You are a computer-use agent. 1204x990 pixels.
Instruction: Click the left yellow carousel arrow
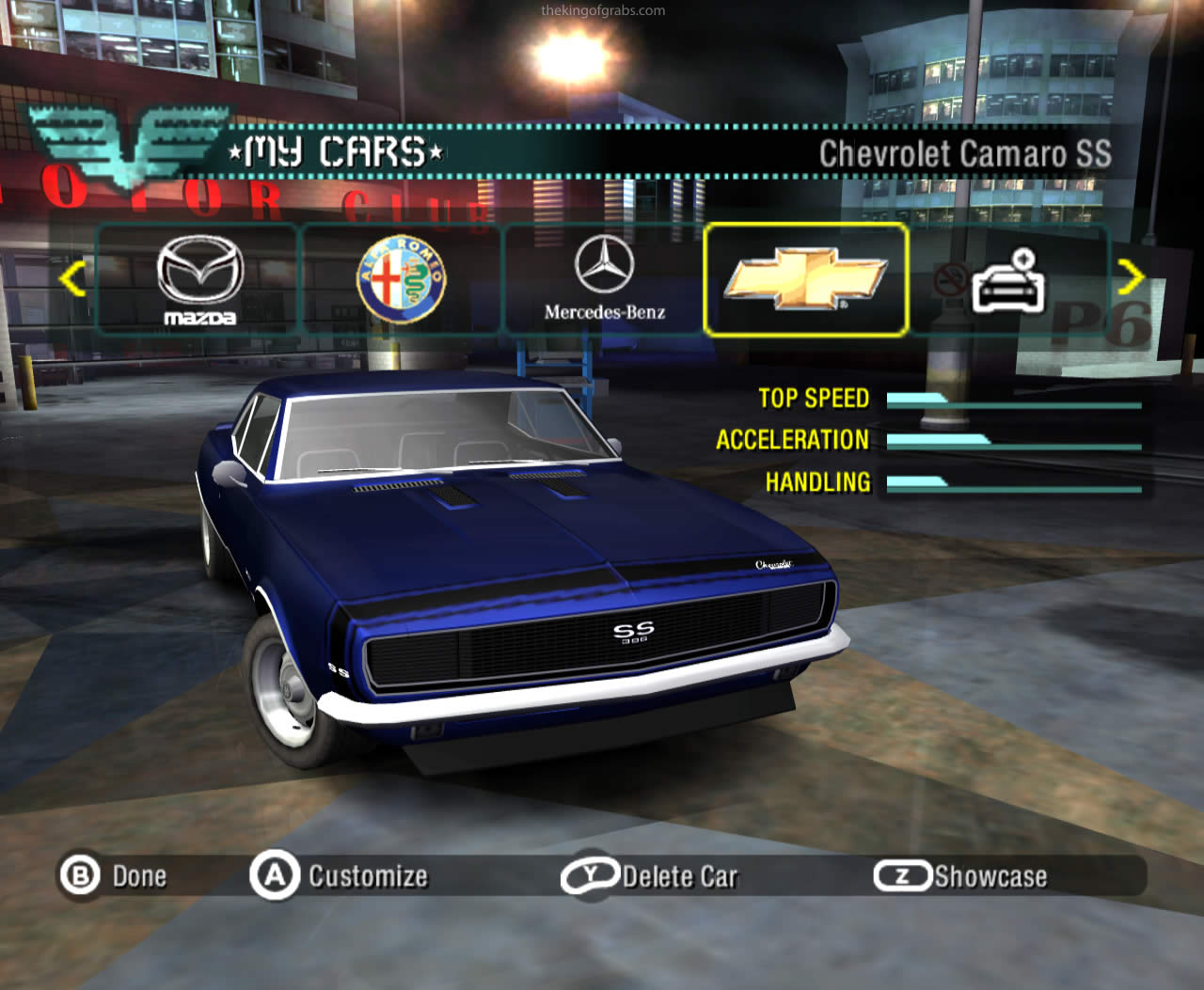72,278
